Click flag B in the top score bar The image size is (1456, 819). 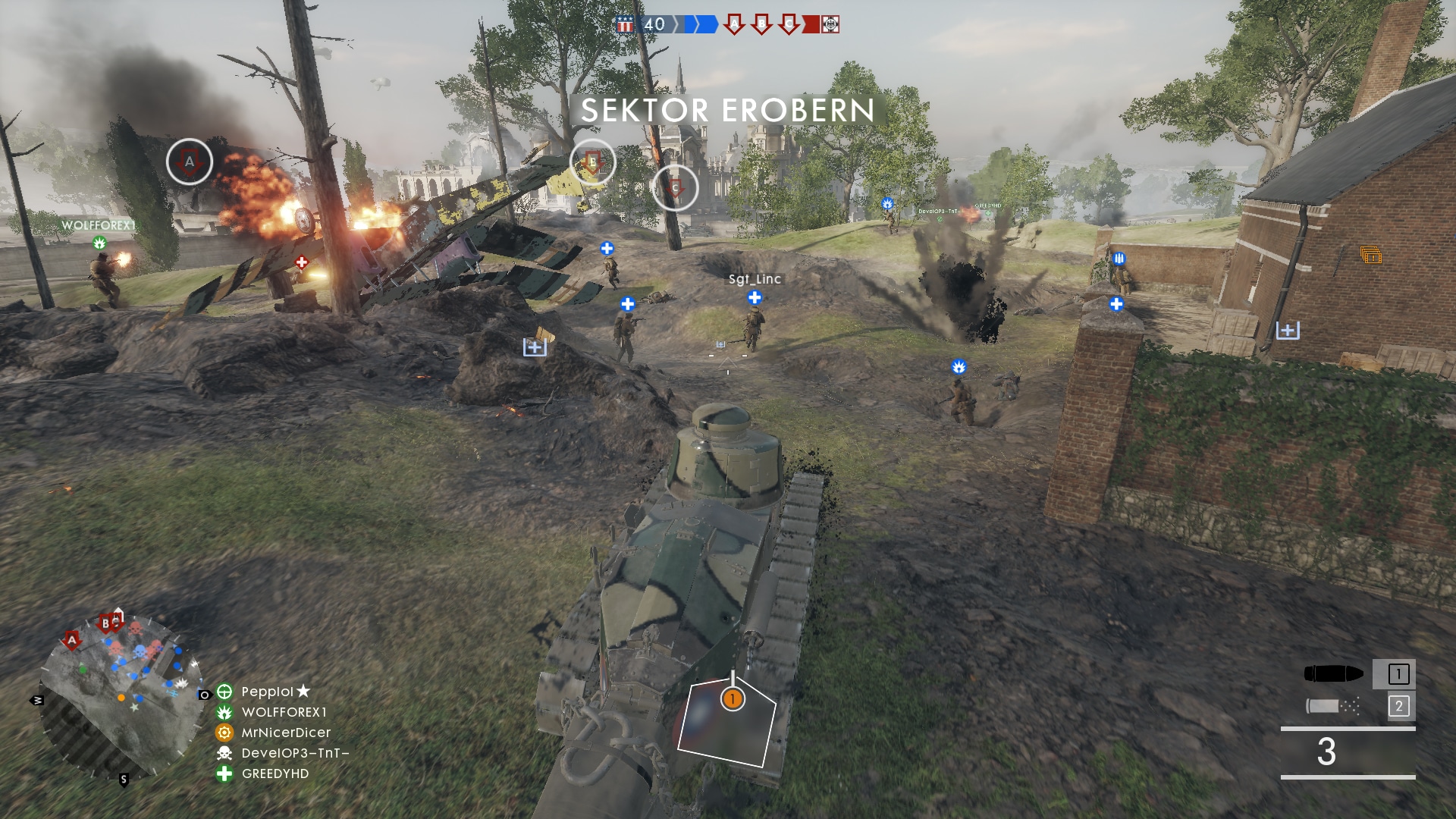(761, 24)
